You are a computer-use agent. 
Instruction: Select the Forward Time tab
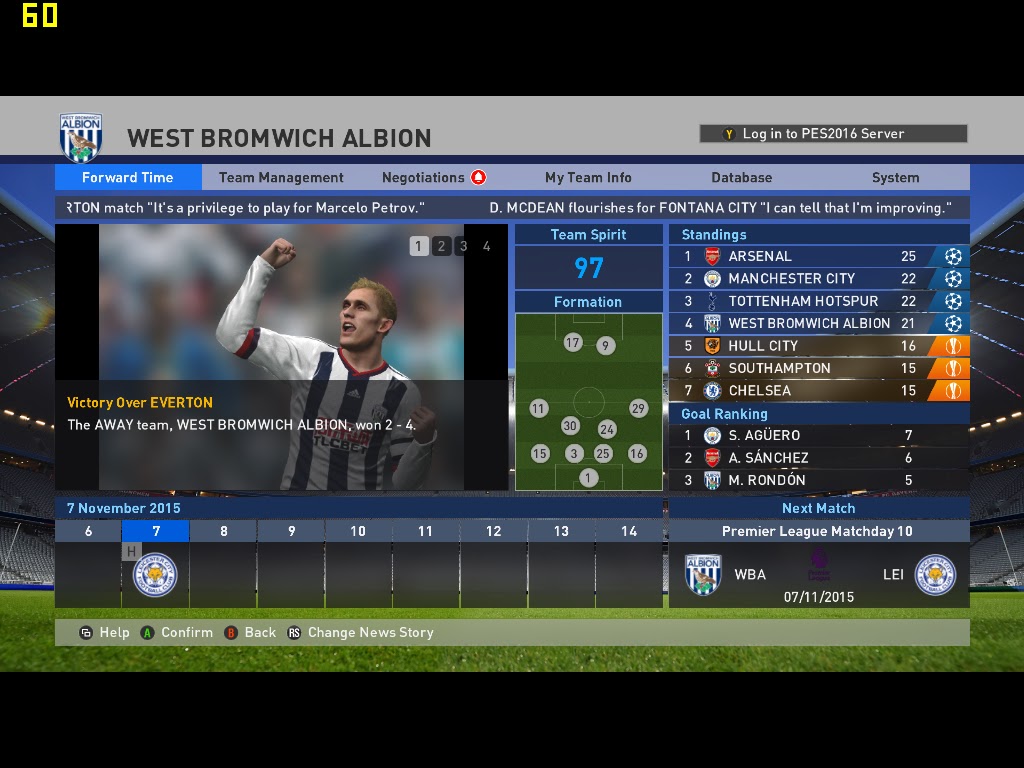click(128, 177)
